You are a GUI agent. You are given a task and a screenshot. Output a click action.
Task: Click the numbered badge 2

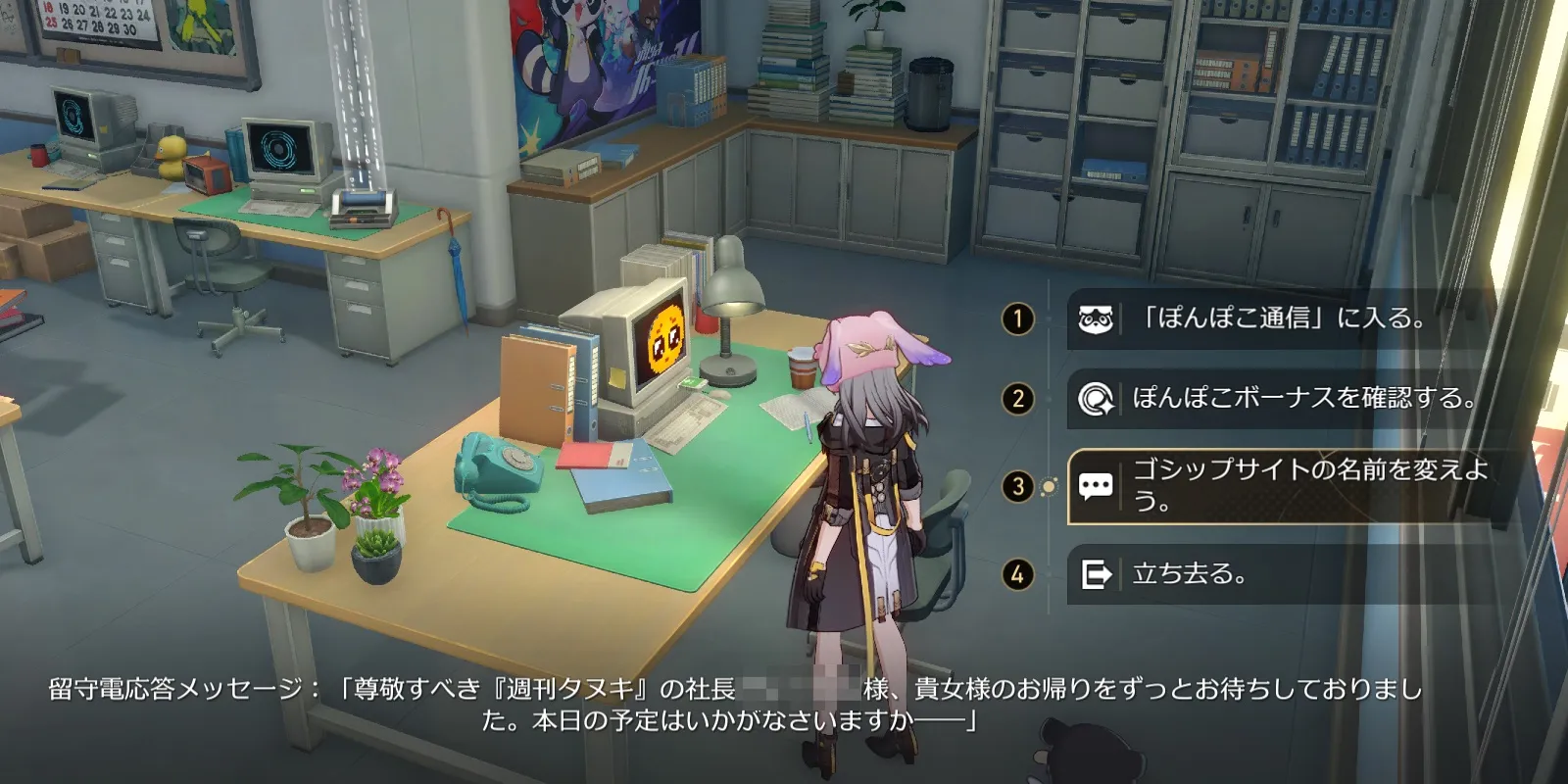(x=1020, y=400)
